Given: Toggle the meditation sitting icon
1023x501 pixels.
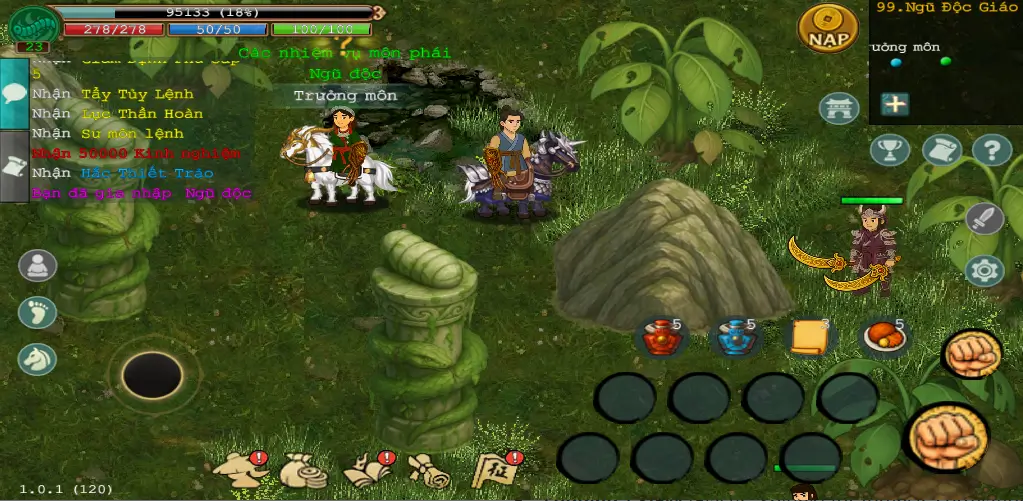Looking at the screenshot, I should pyautogui.click(x=37, y=266).
